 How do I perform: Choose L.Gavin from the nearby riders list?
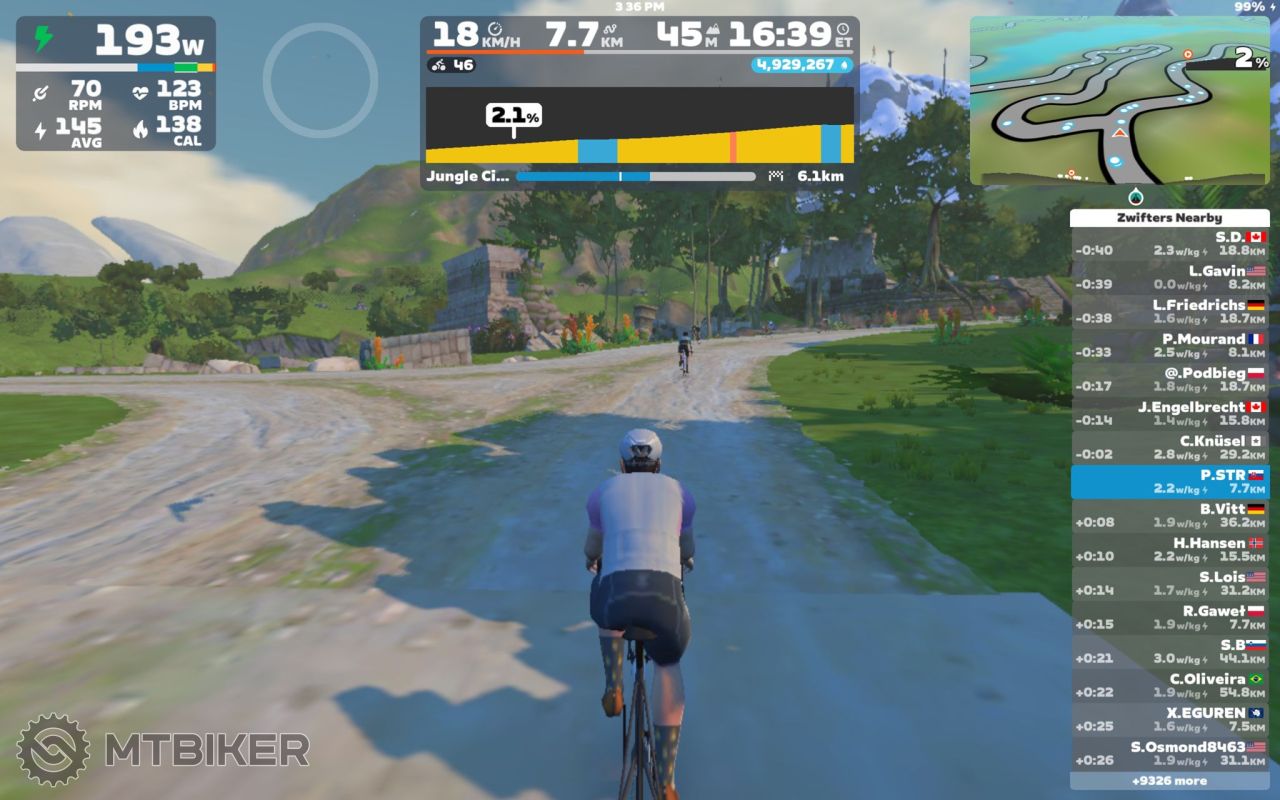[1169, 278]
